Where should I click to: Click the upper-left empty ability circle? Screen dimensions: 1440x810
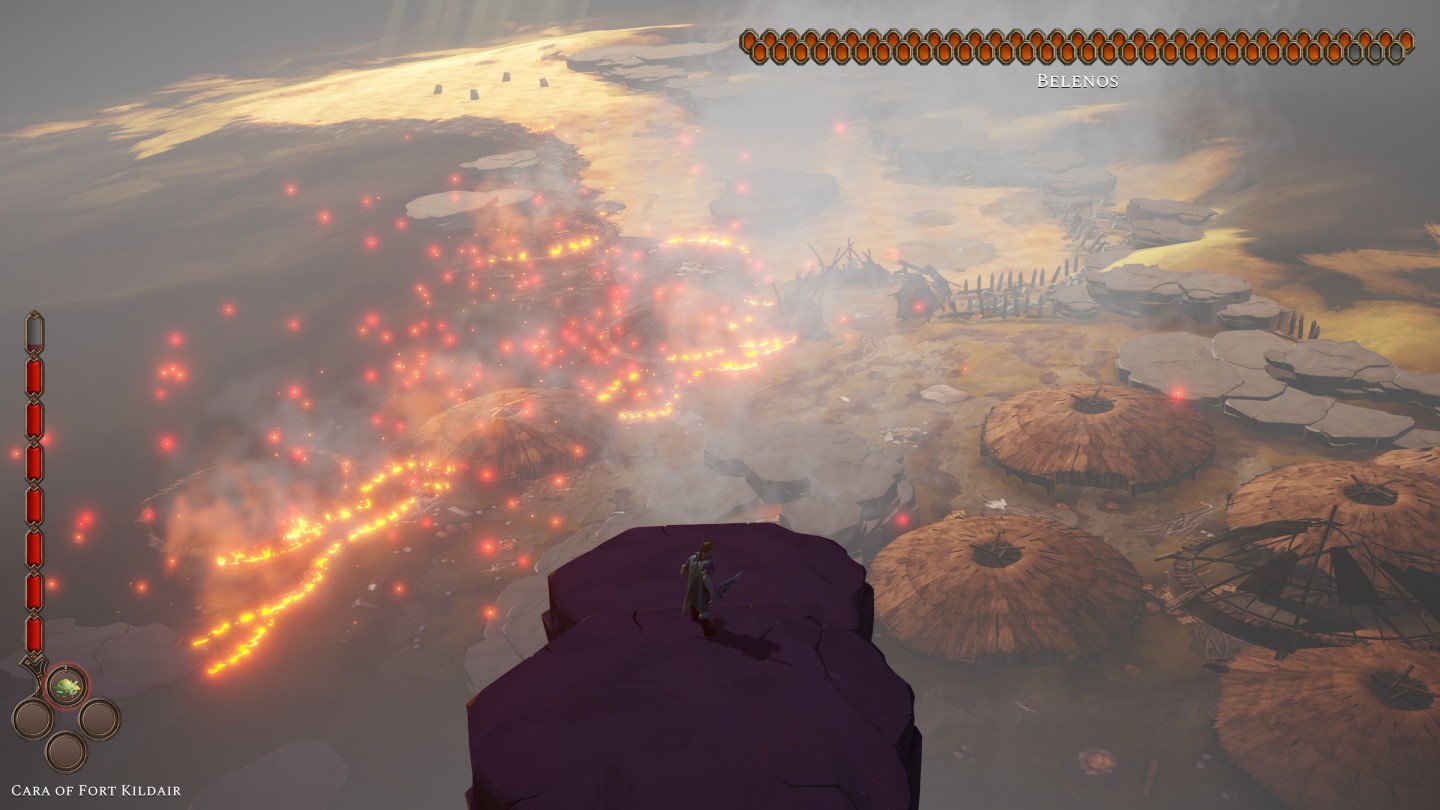[33, 718]
